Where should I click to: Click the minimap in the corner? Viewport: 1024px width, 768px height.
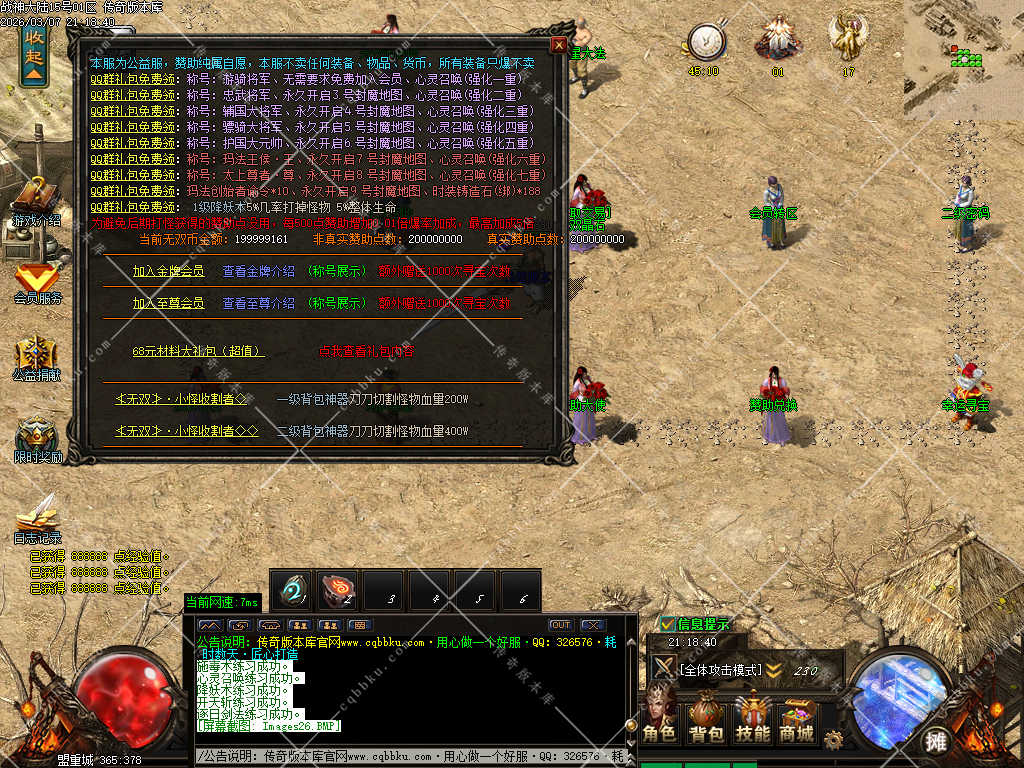(x=964, y=45)
